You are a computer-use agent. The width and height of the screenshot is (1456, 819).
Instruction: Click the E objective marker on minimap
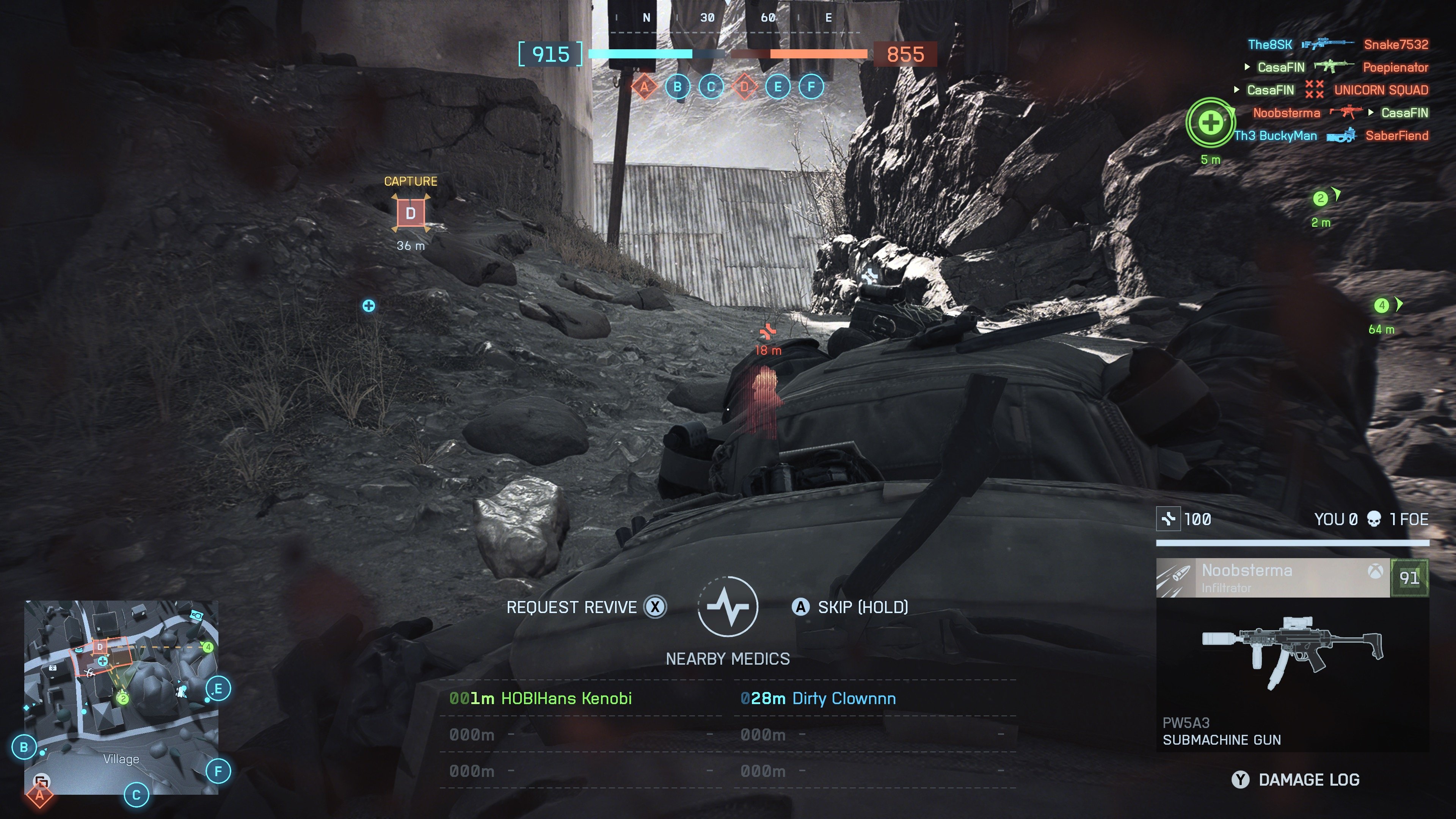point(218,689)
